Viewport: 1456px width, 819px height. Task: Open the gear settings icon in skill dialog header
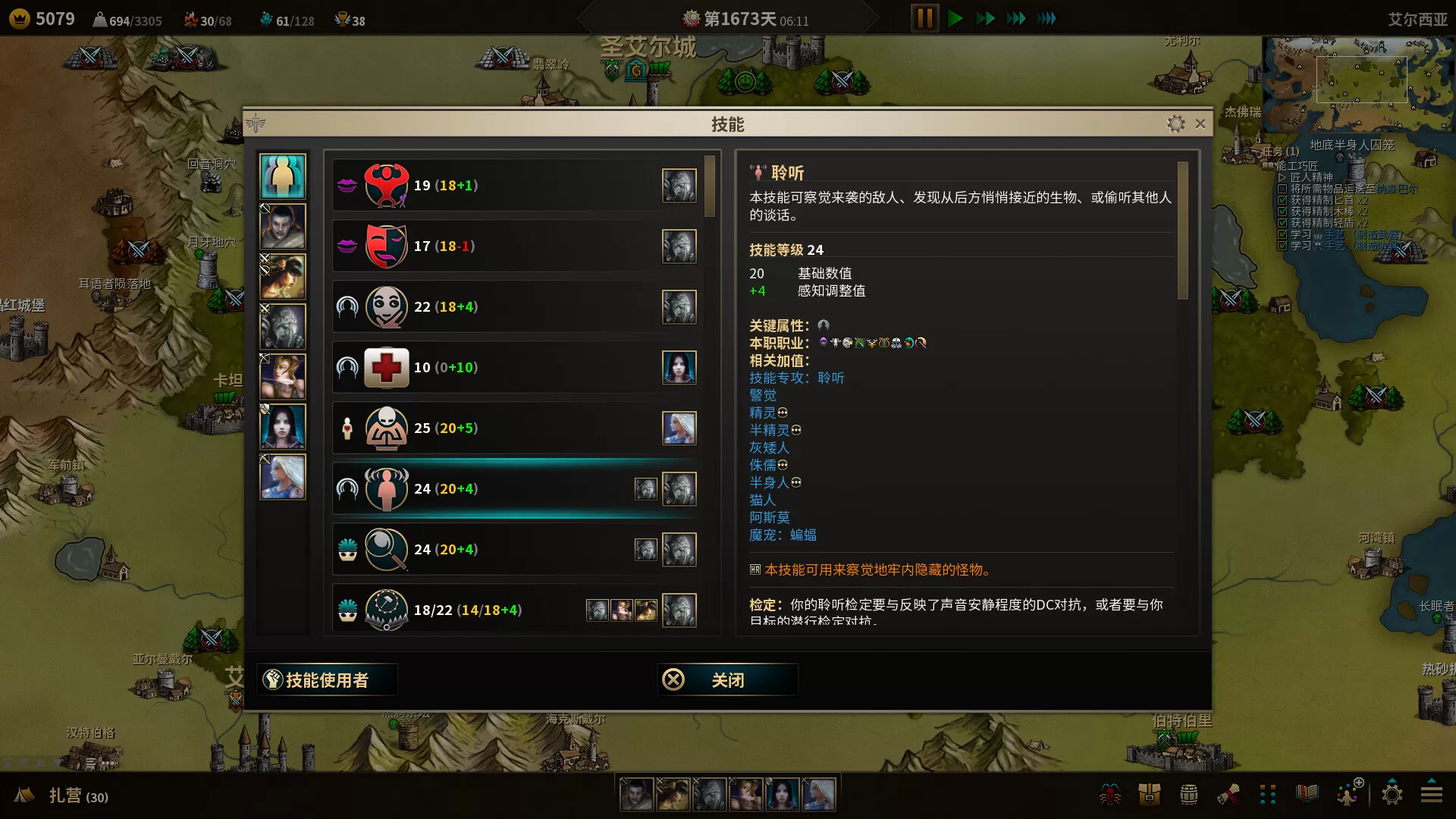1177,124
